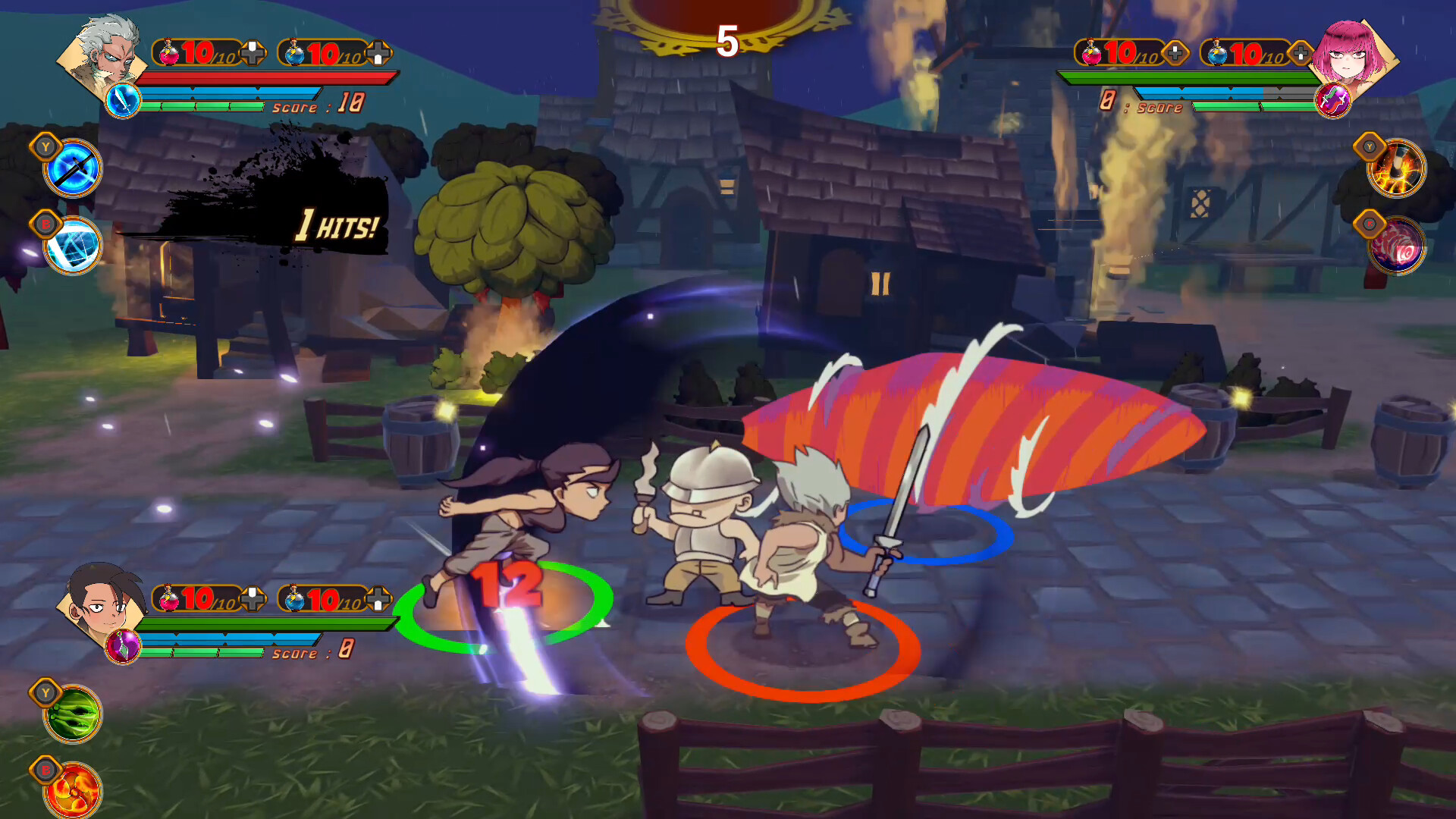Image resolution: width=1456 pixels, height=819 pixels.
Task: Click the plus beside the red potion top-left
Action: [254, 52]
